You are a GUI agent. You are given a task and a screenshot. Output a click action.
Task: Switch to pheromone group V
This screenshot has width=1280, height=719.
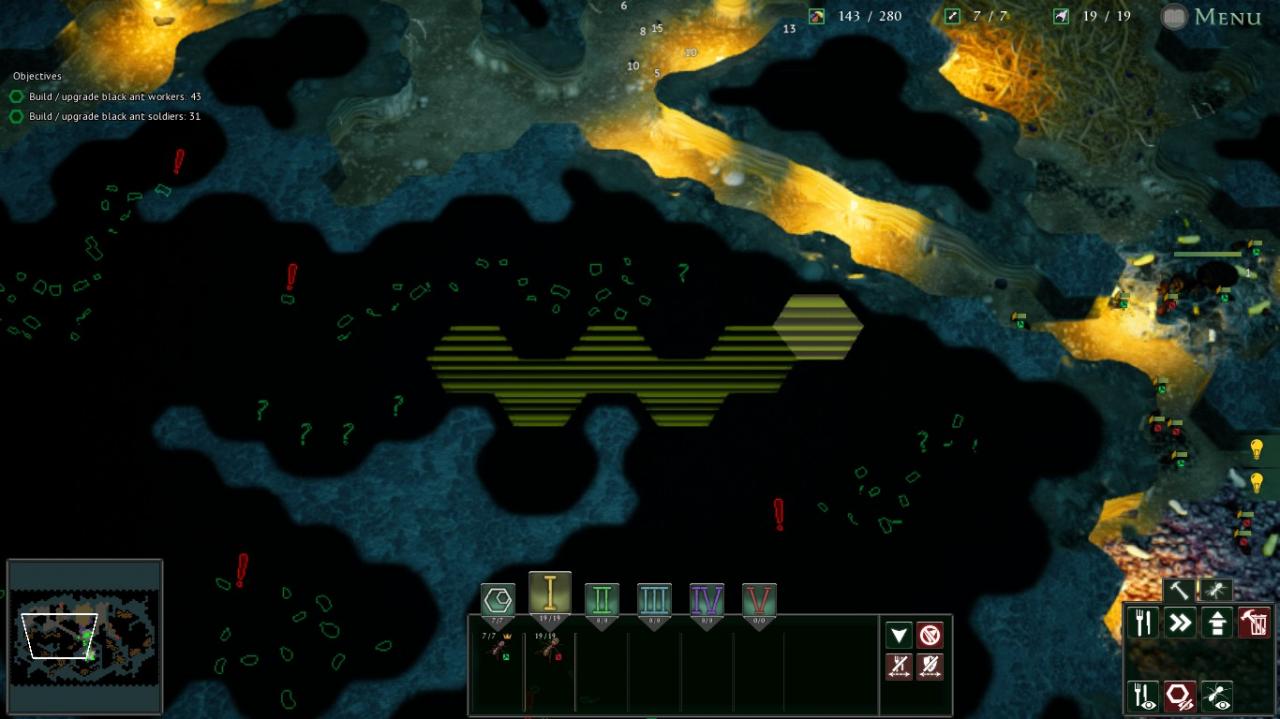click(x=759, y=600)
